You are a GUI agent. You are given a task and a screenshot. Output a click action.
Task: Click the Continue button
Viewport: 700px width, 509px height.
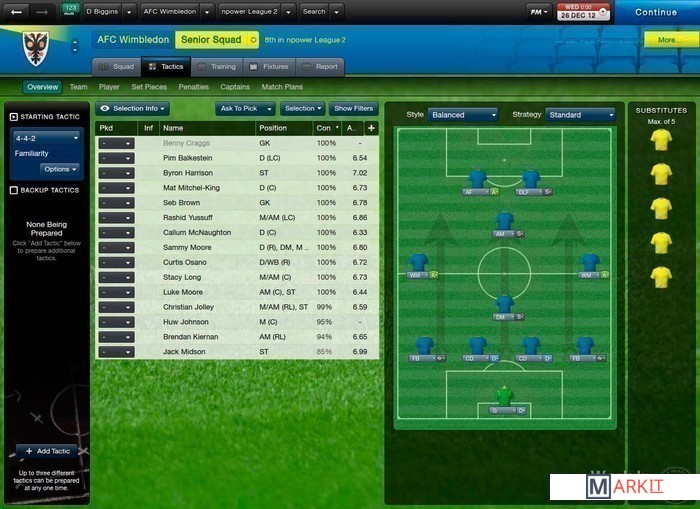[655, 12]
